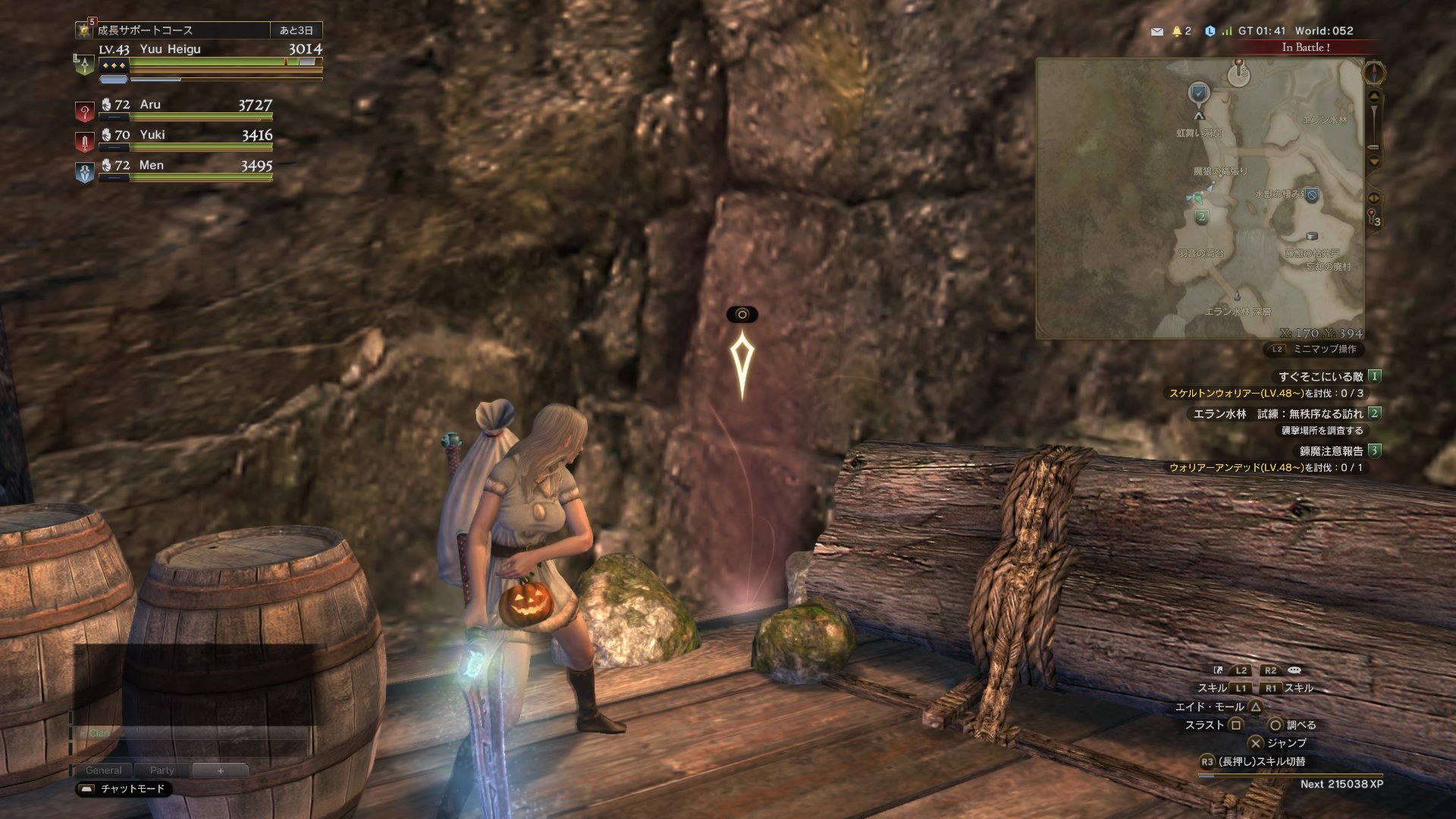Add a new chat tab with the plus button
Viewport: 1456px width, 819px height.
[x=220, y=770]
